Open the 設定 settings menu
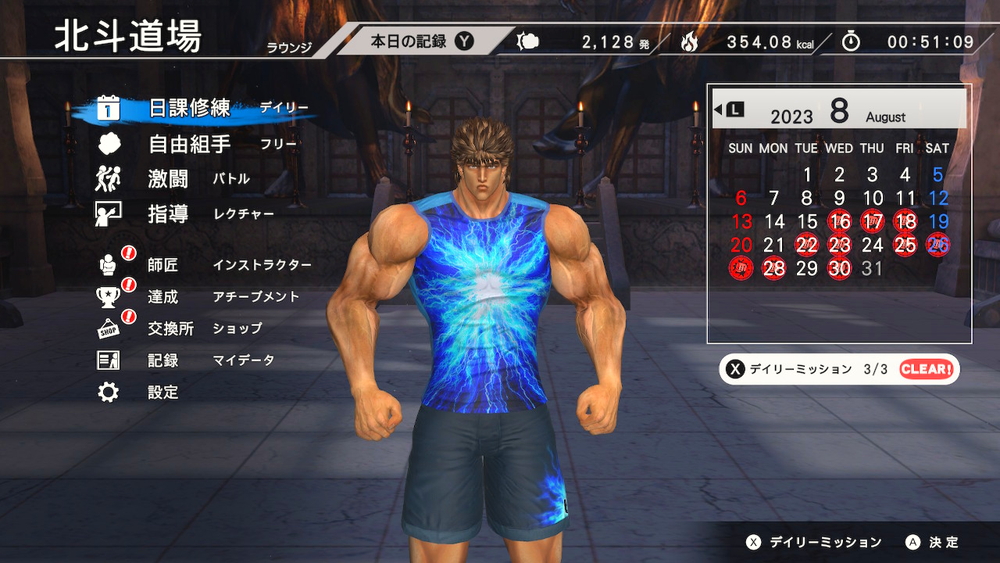Image resolution: width=1000 pixels, height=563 pixels. pyautogui.click(x=163, y=393)
